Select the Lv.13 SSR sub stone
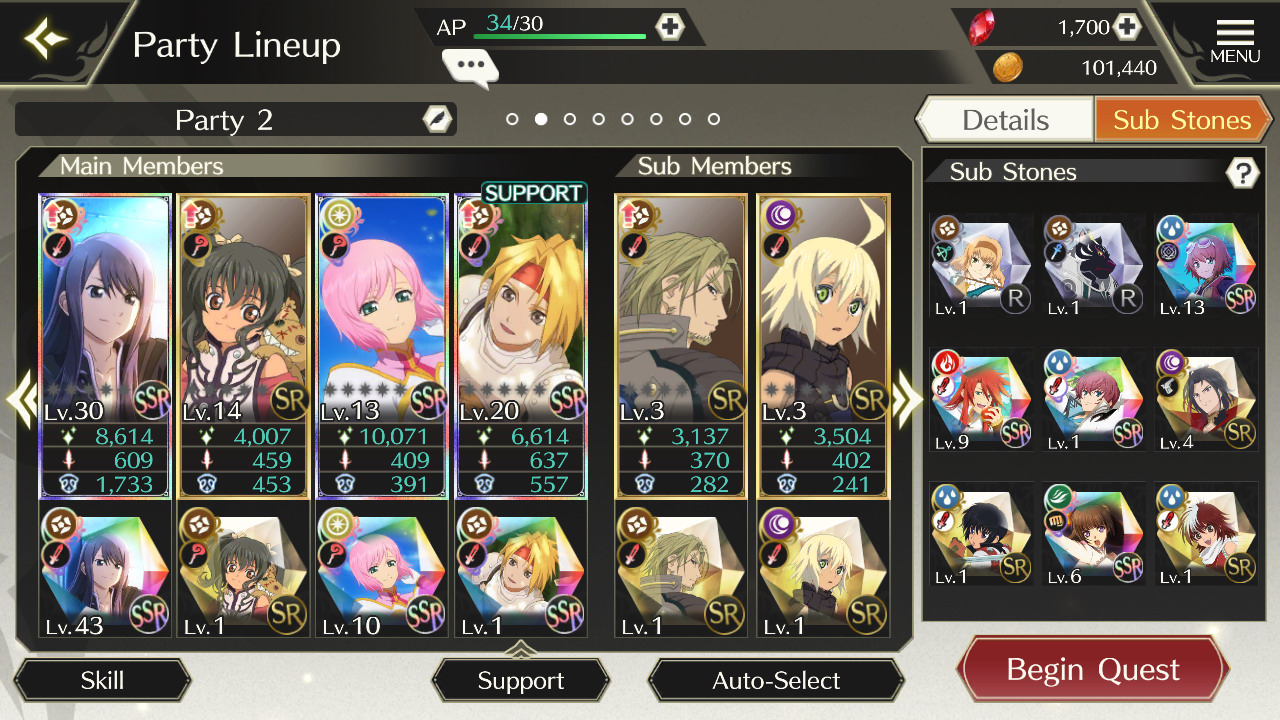Viewport: 1280px width, 720px height. [1206, 266]
